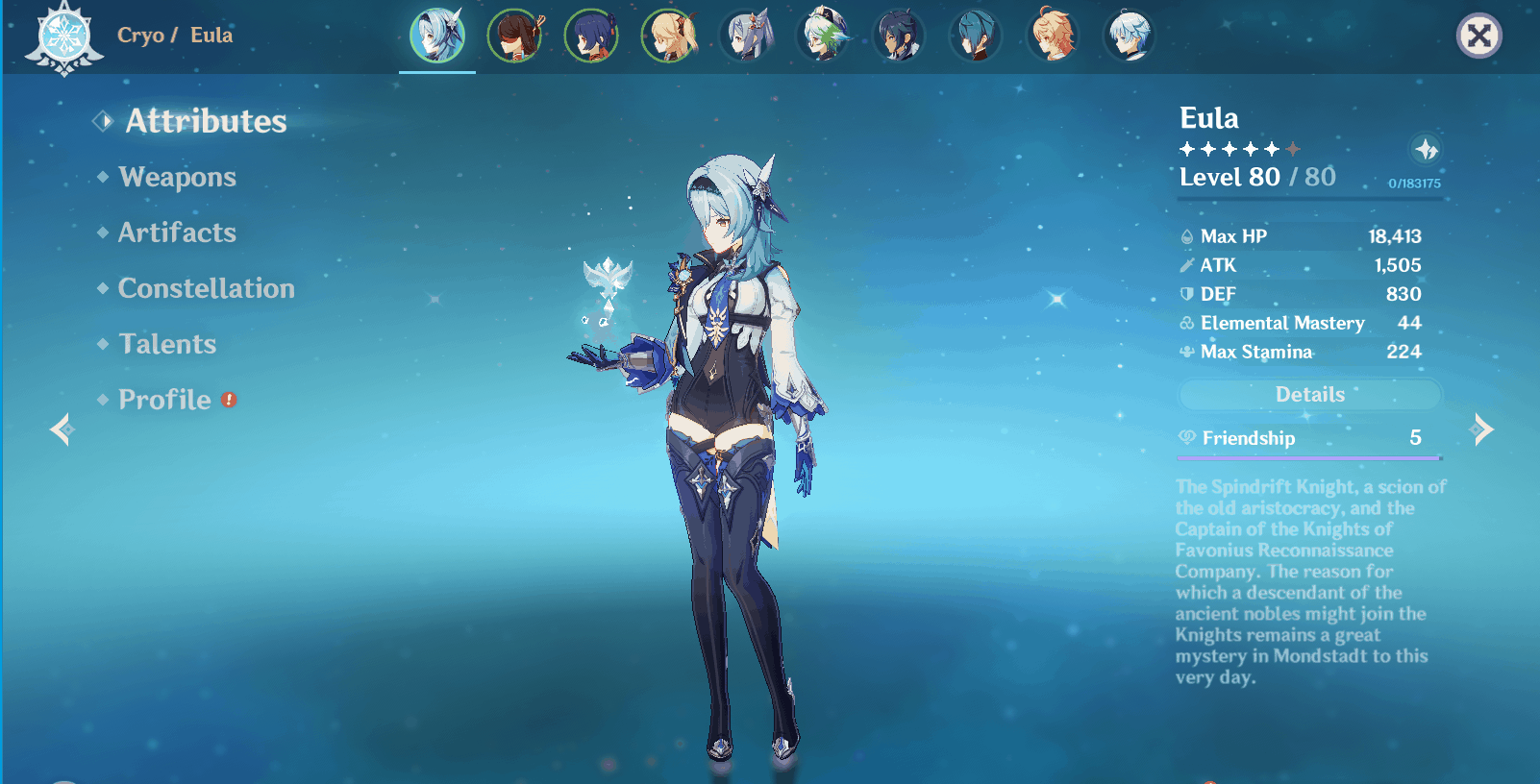The image size is (1540, 784).
Task: Click the Elemental Mastery icon
Action: coord(1186,323)
